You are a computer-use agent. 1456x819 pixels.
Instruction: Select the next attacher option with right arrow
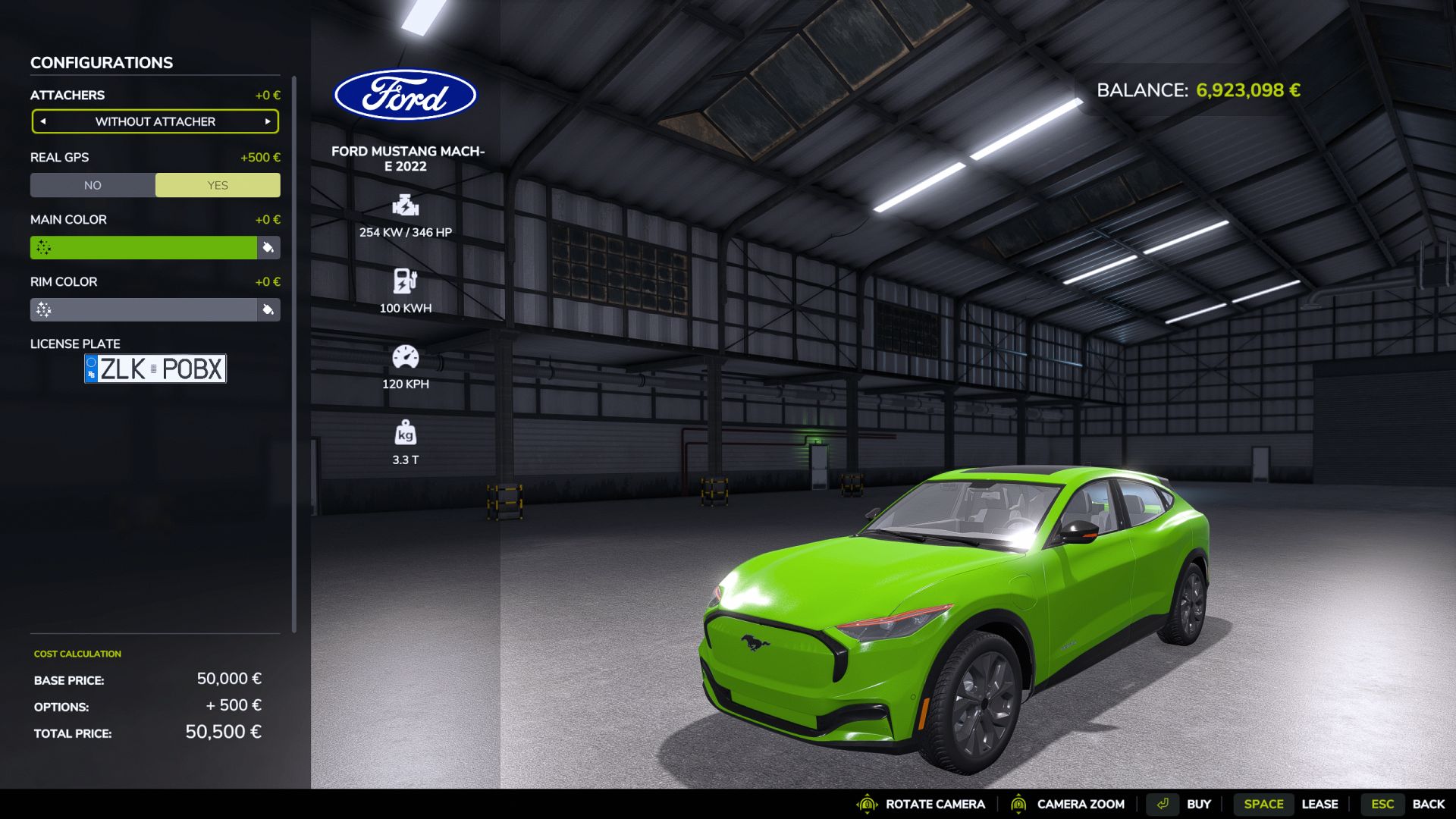tap(267, 121)
